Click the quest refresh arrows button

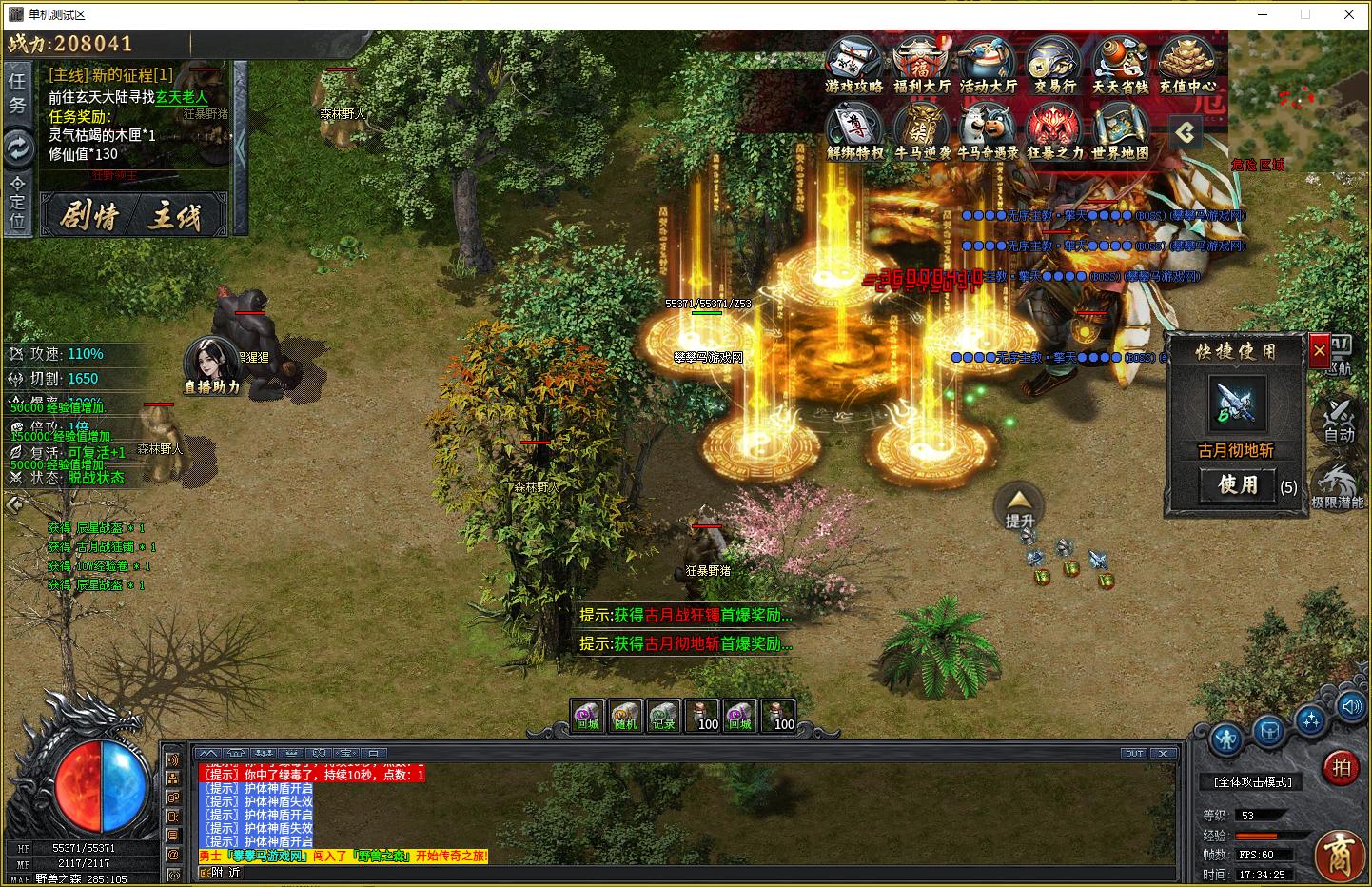[18, 147]
